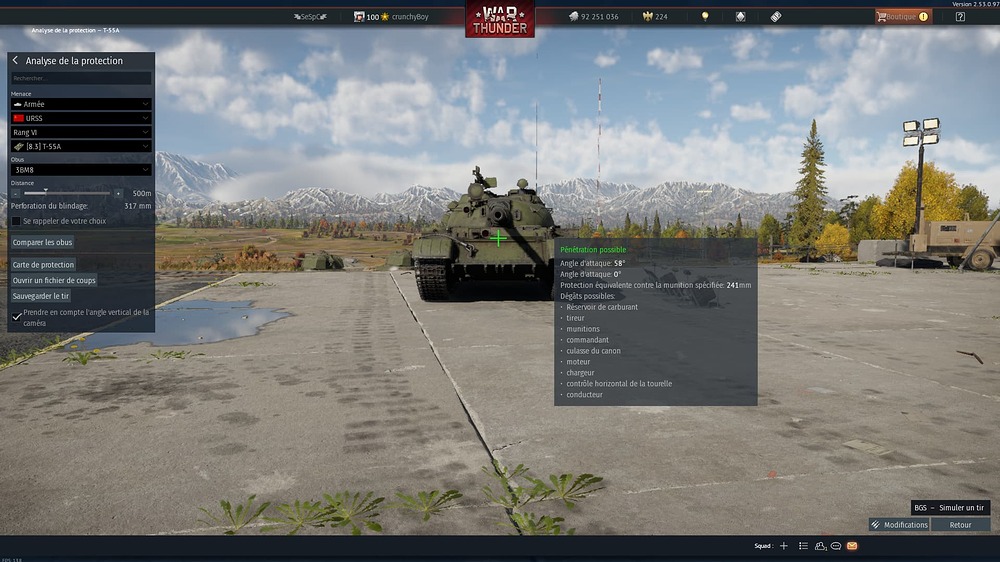The image size is (1000, 562).
Task: Click the Retour button
Action: [x=960, y=525]
